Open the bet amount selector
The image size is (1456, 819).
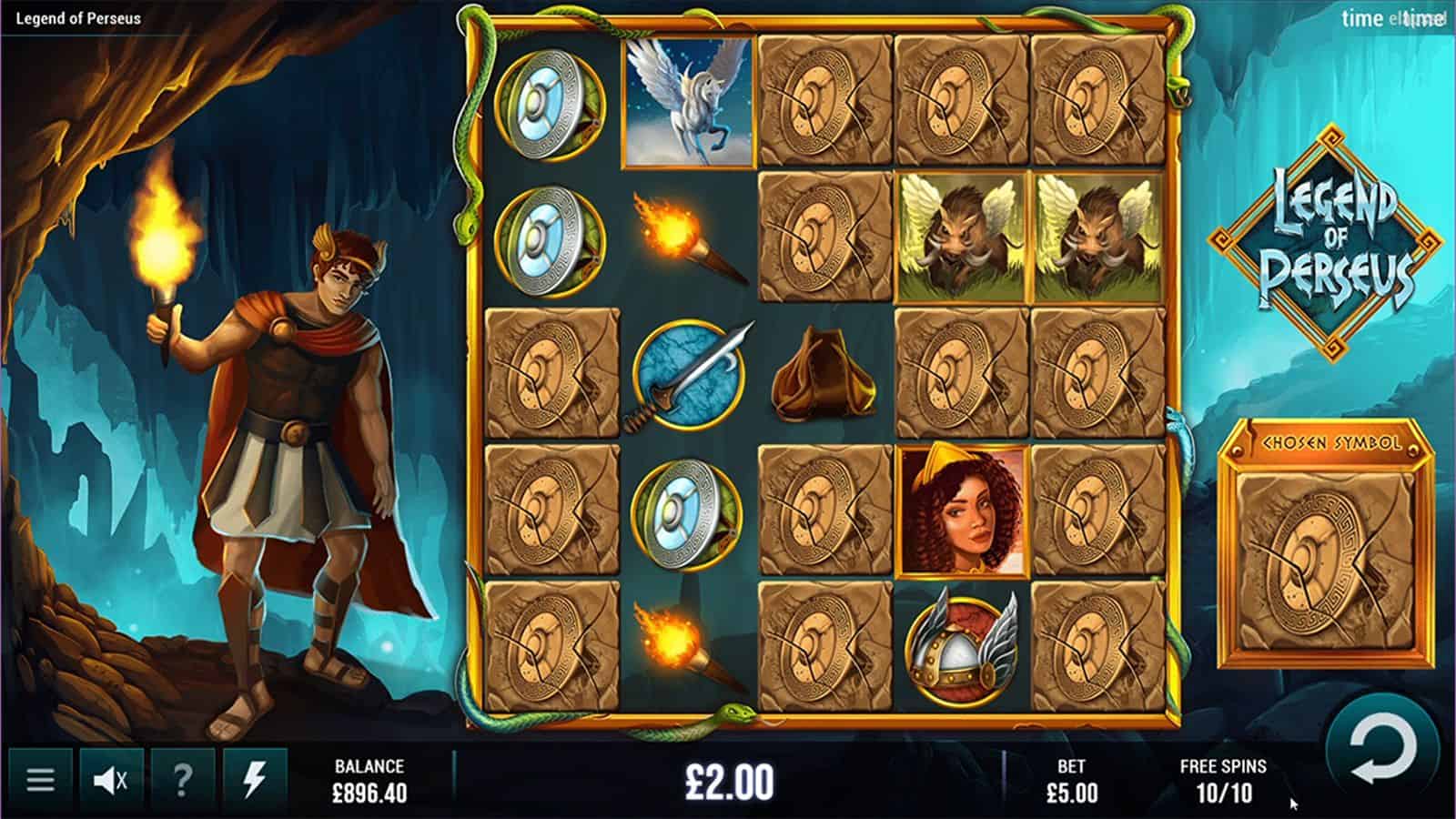point(1071,781)
